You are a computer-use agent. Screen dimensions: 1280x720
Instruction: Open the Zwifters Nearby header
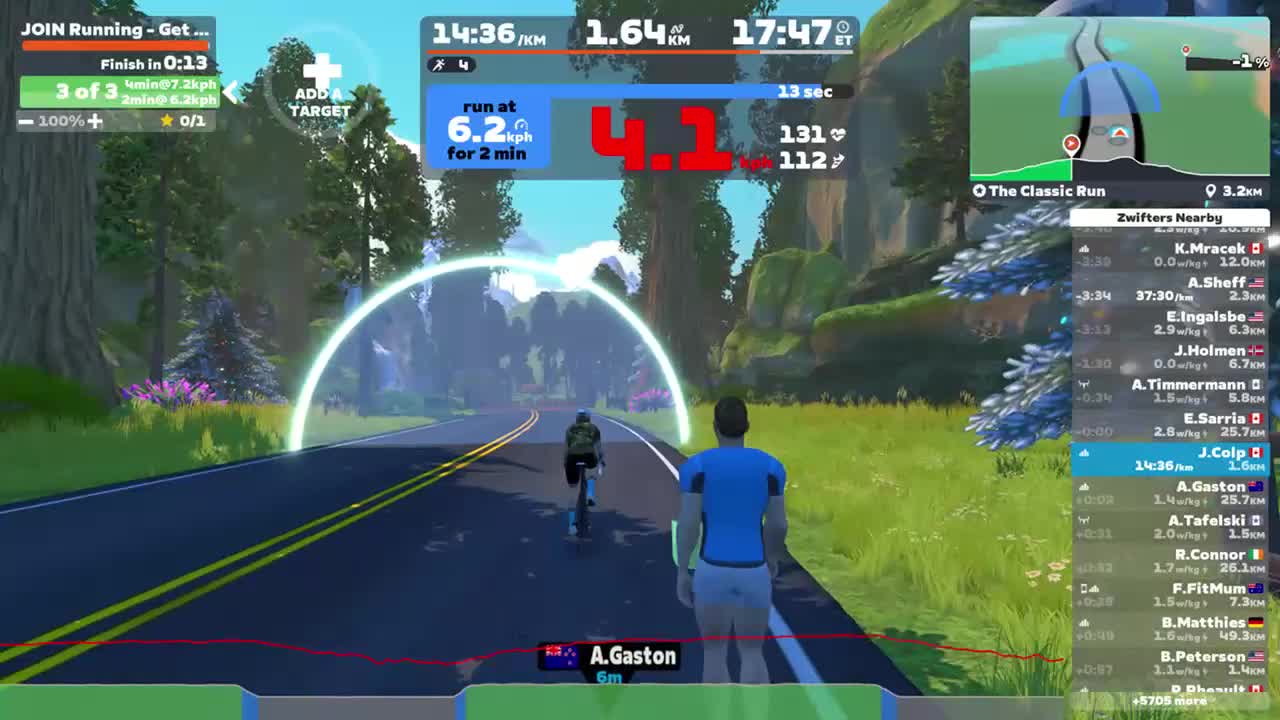pos(1169,217)
